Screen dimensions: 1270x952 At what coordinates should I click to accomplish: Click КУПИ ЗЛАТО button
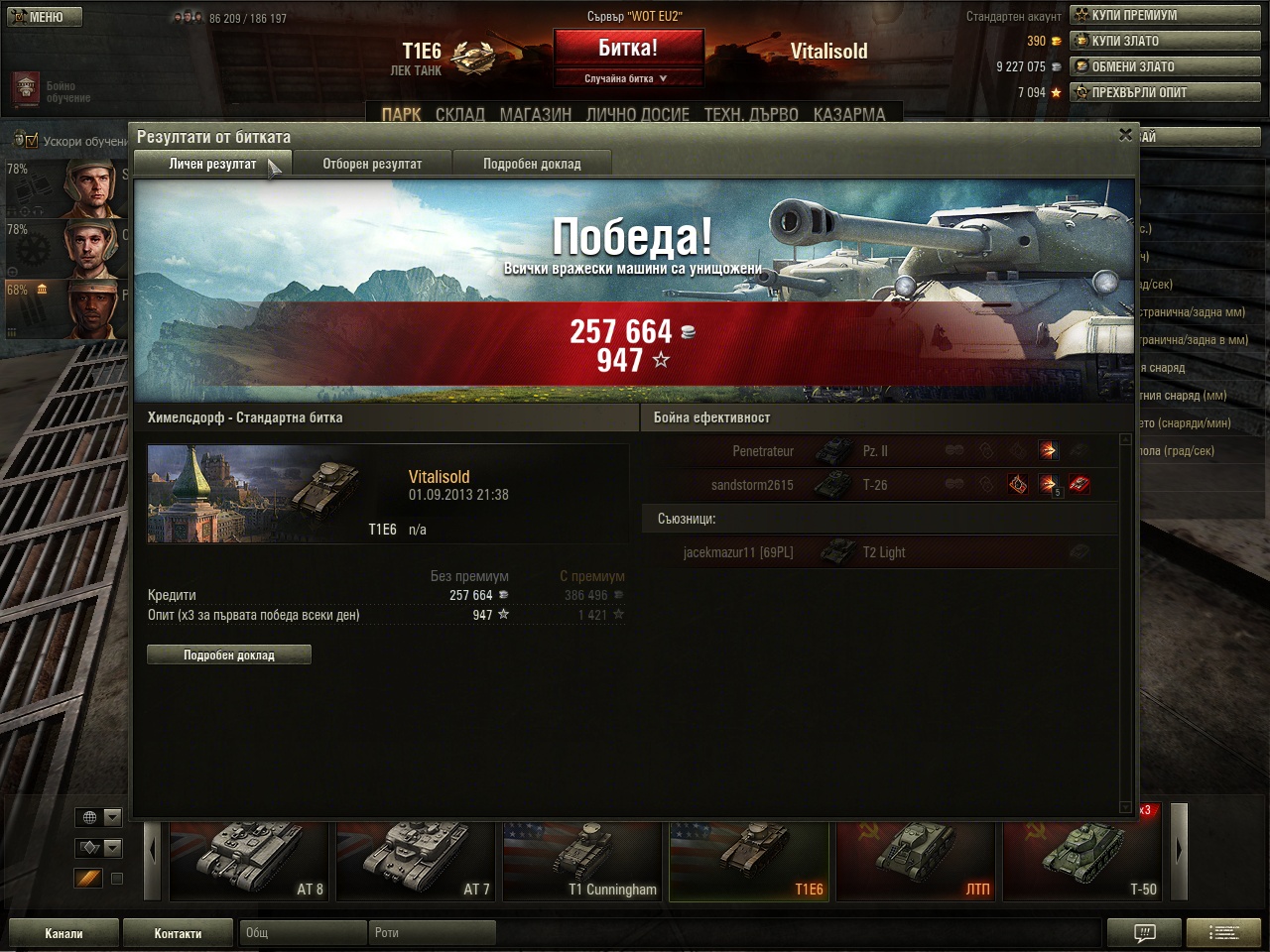(1164, 41)
